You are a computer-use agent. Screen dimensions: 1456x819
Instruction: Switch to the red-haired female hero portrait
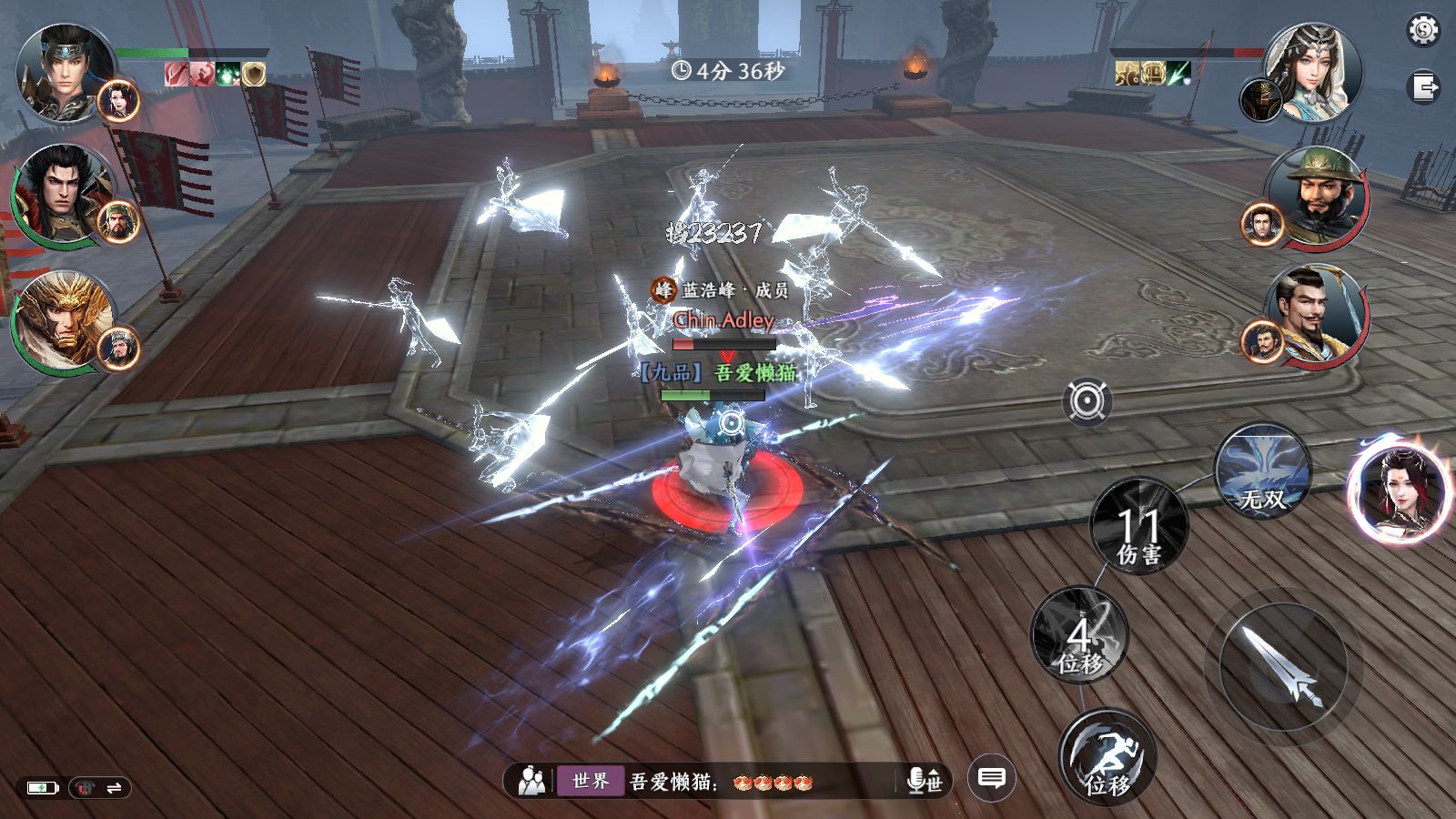coord(1395,494)
